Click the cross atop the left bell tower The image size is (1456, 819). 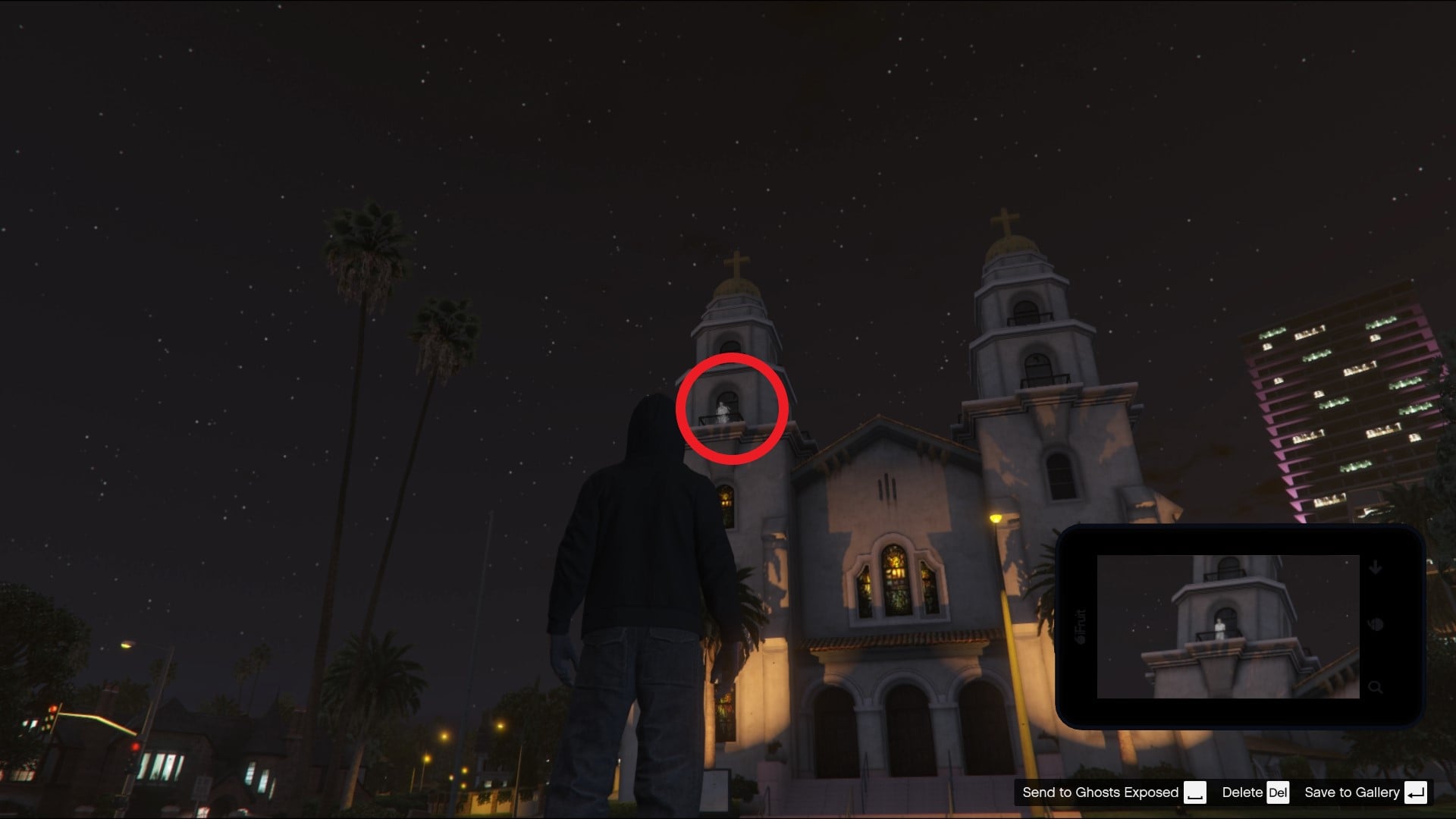tap(736, 261)
